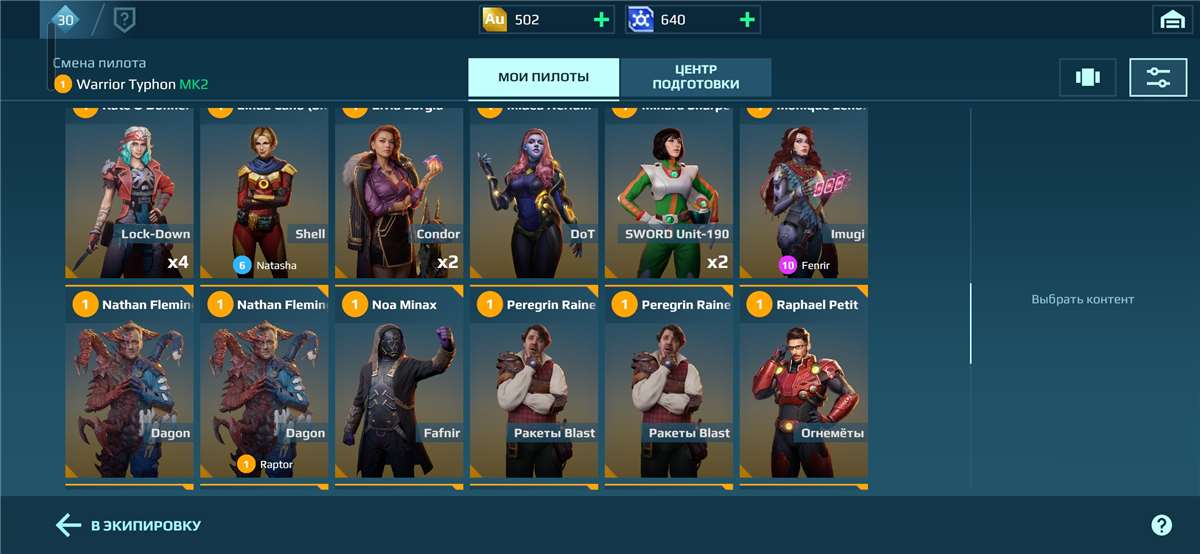
Task: Add more Au gold currency
Action: point(601,20)
